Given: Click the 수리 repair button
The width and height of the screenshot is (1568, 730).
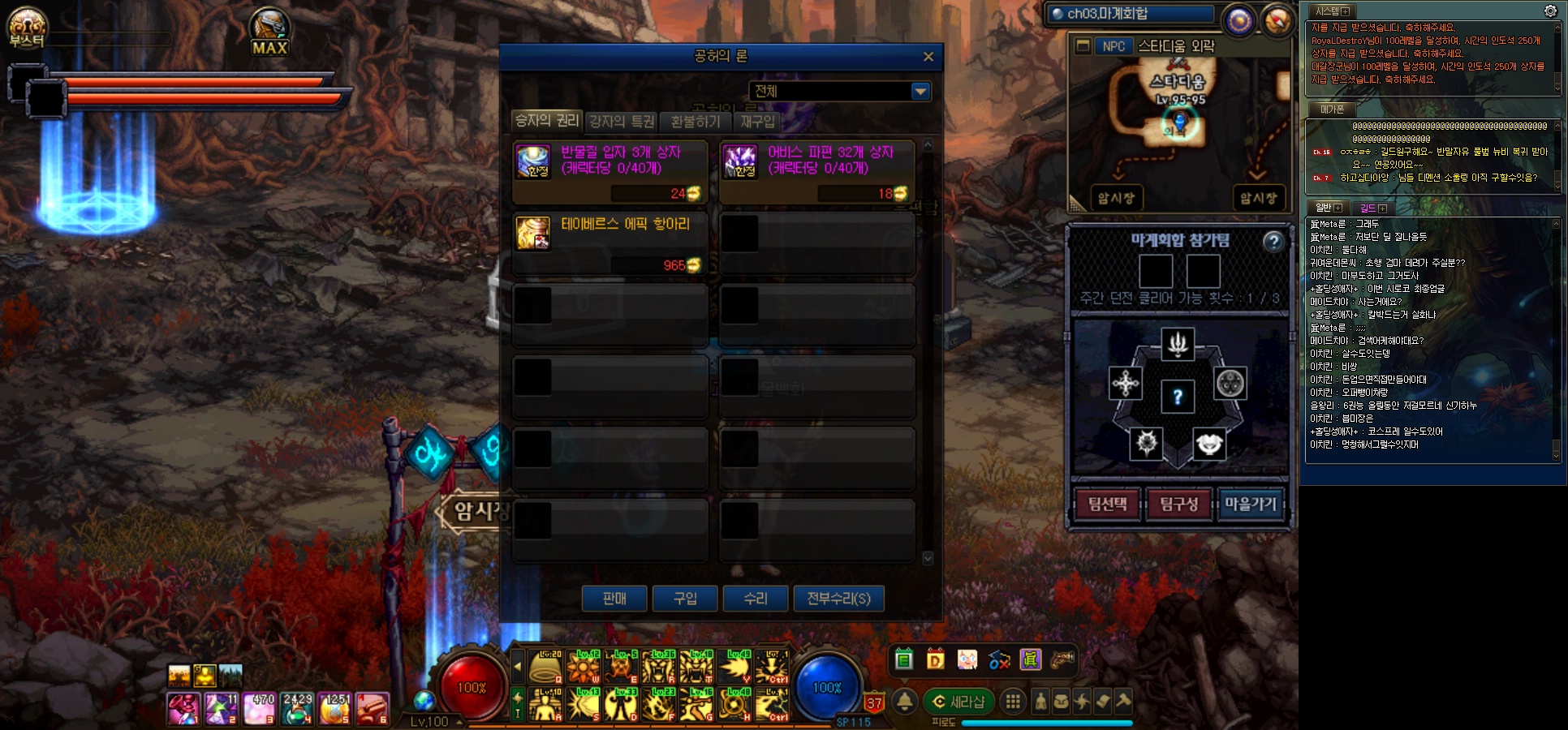Looking at the screenshot, I should click(x=756, y=599).
